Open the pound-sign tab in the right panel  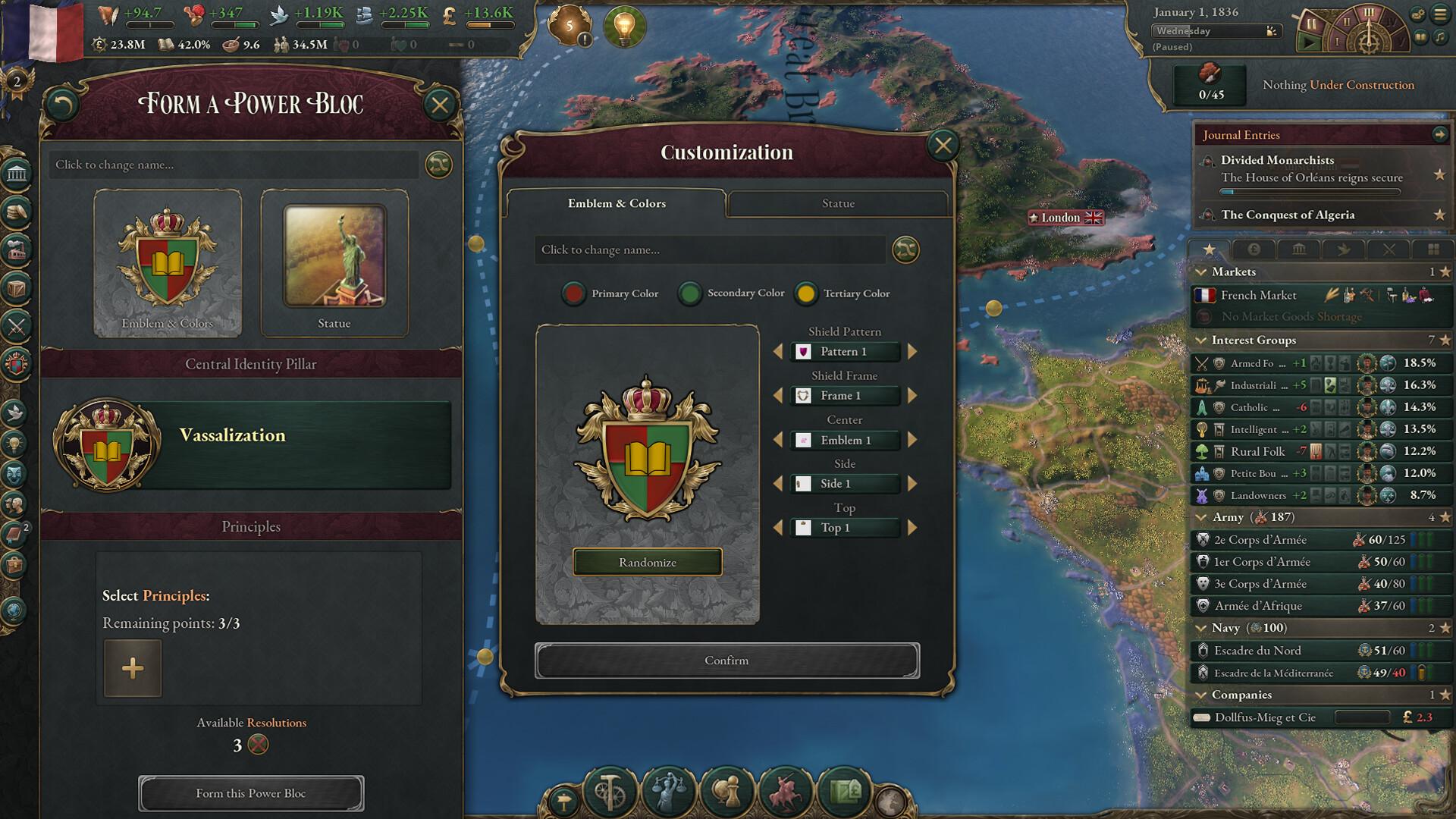click(x=1254, y=249)
